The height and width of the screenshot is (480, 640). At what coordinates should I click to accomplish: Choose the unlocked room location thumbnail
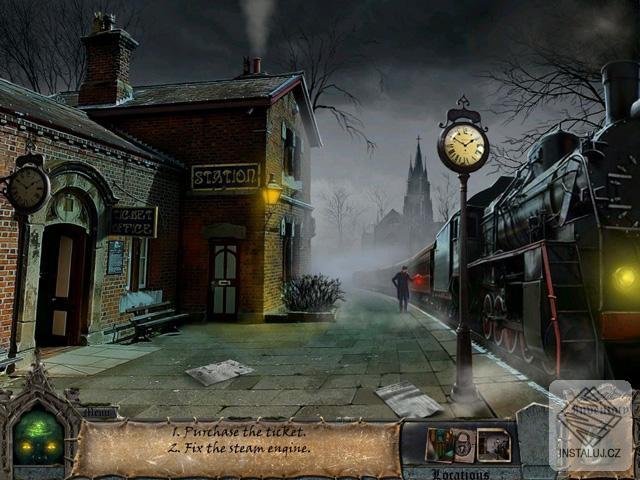tap(493, 444)
